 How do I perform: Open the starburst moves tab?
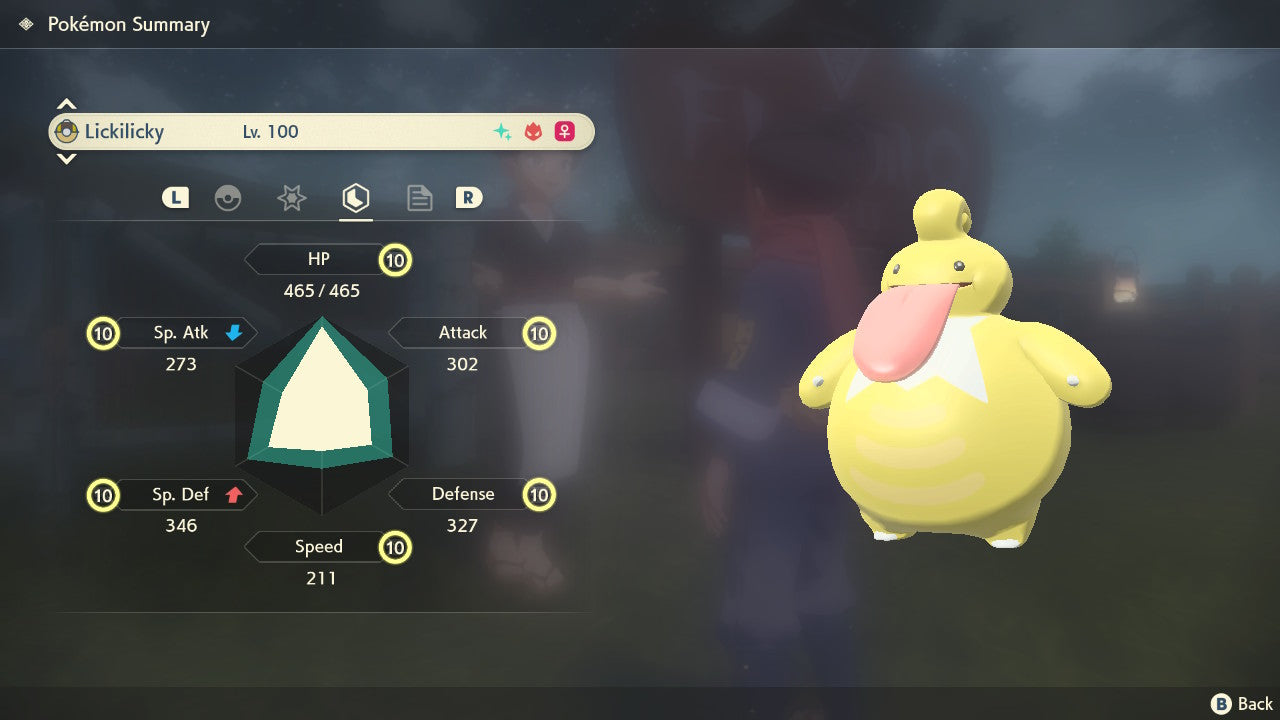tap(291, 198)
